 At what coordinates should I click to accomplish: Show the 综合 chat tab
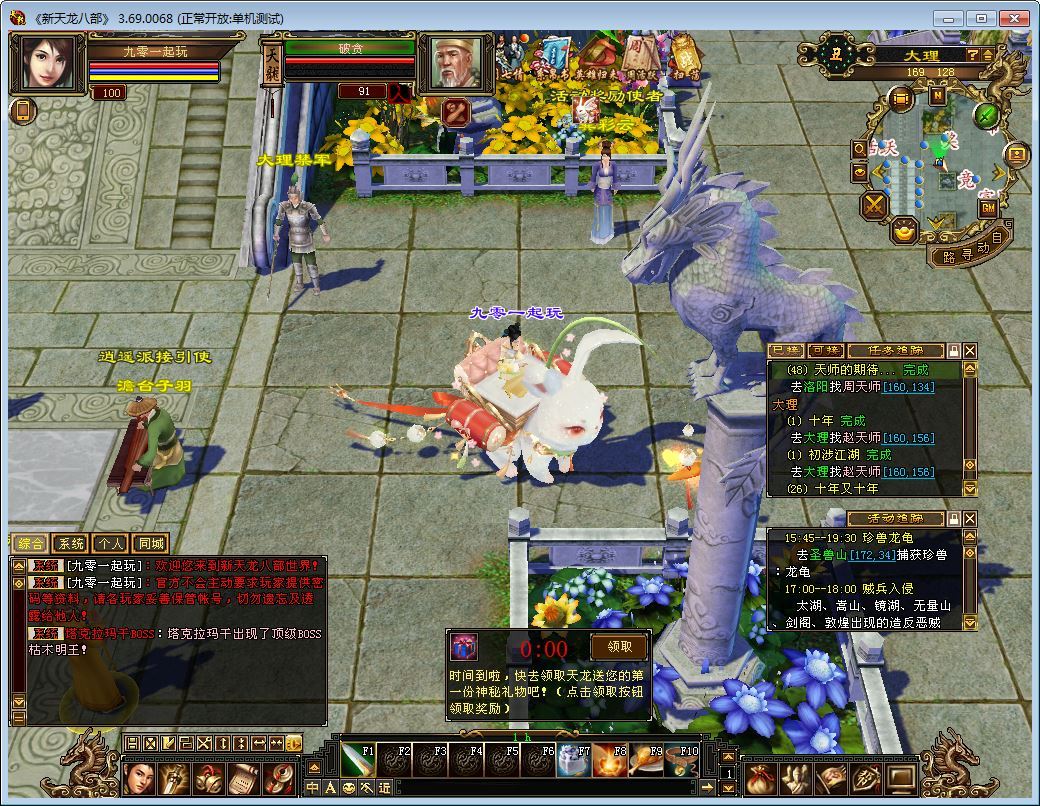tap(31, 544)
